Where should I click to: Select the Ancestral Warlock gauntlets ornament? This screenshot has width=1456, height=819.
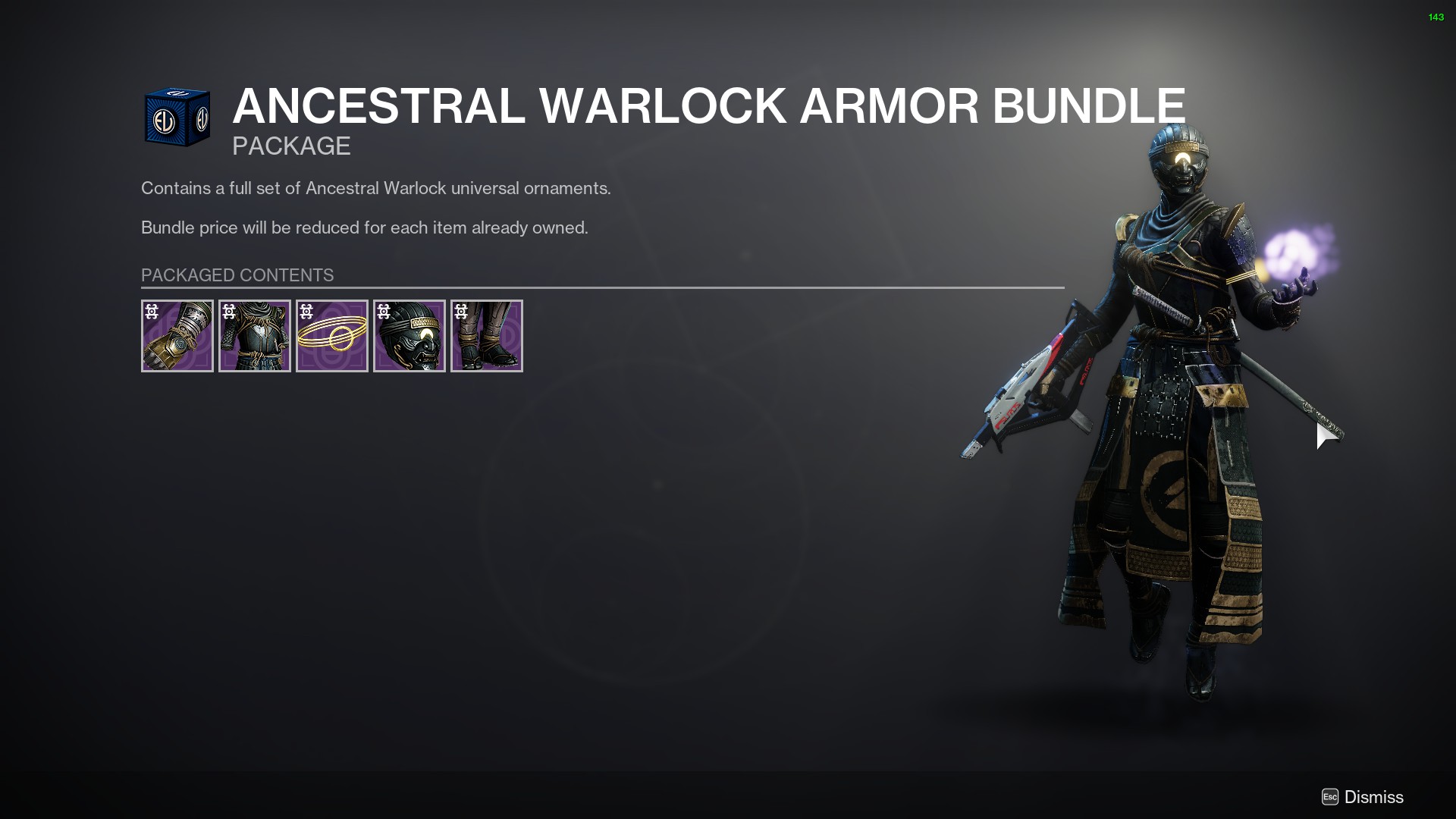click(x=177, y=336)
